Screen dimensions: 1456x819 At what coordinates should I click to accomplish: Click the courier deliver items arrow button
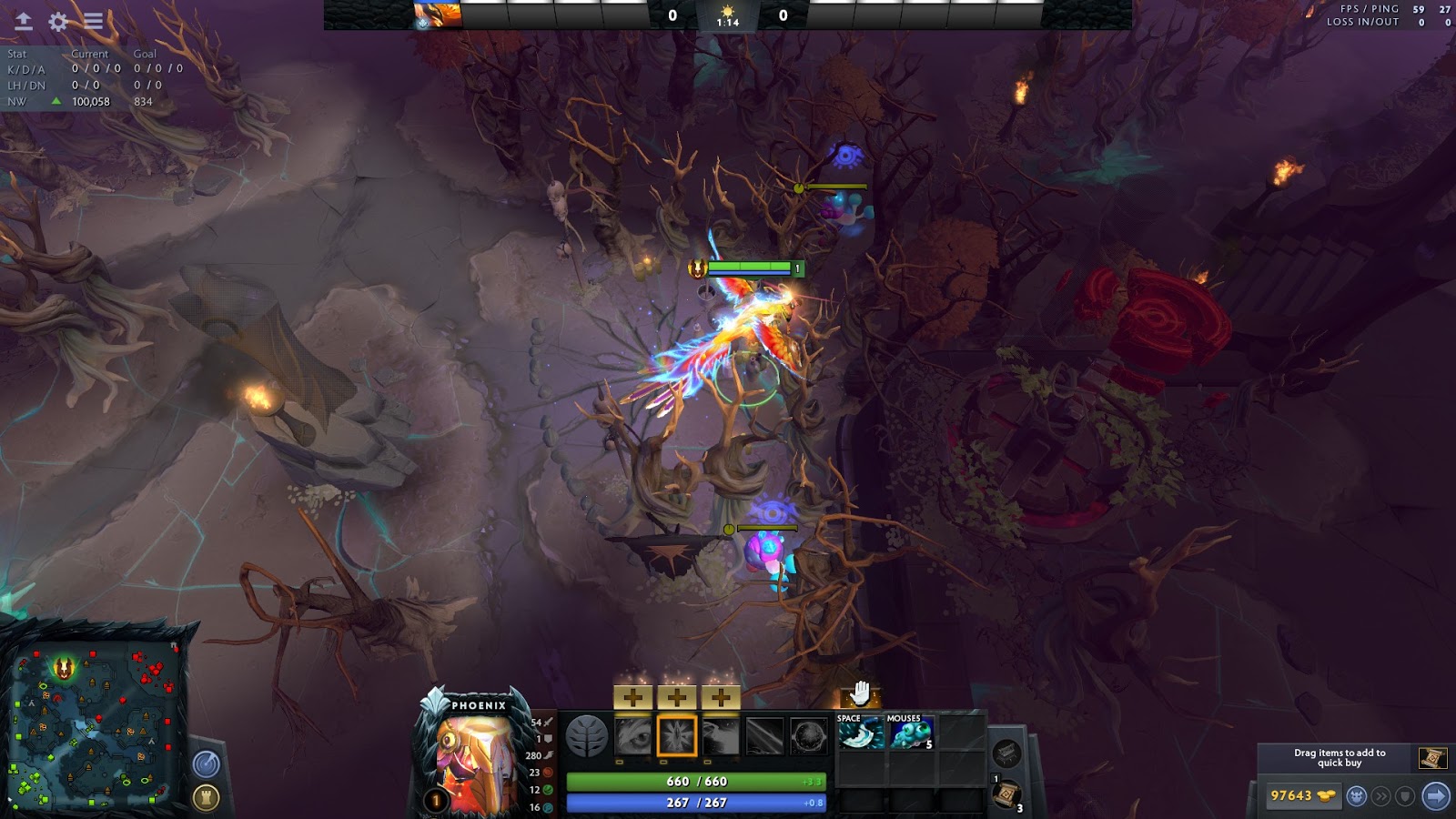tap(1435, 796)
